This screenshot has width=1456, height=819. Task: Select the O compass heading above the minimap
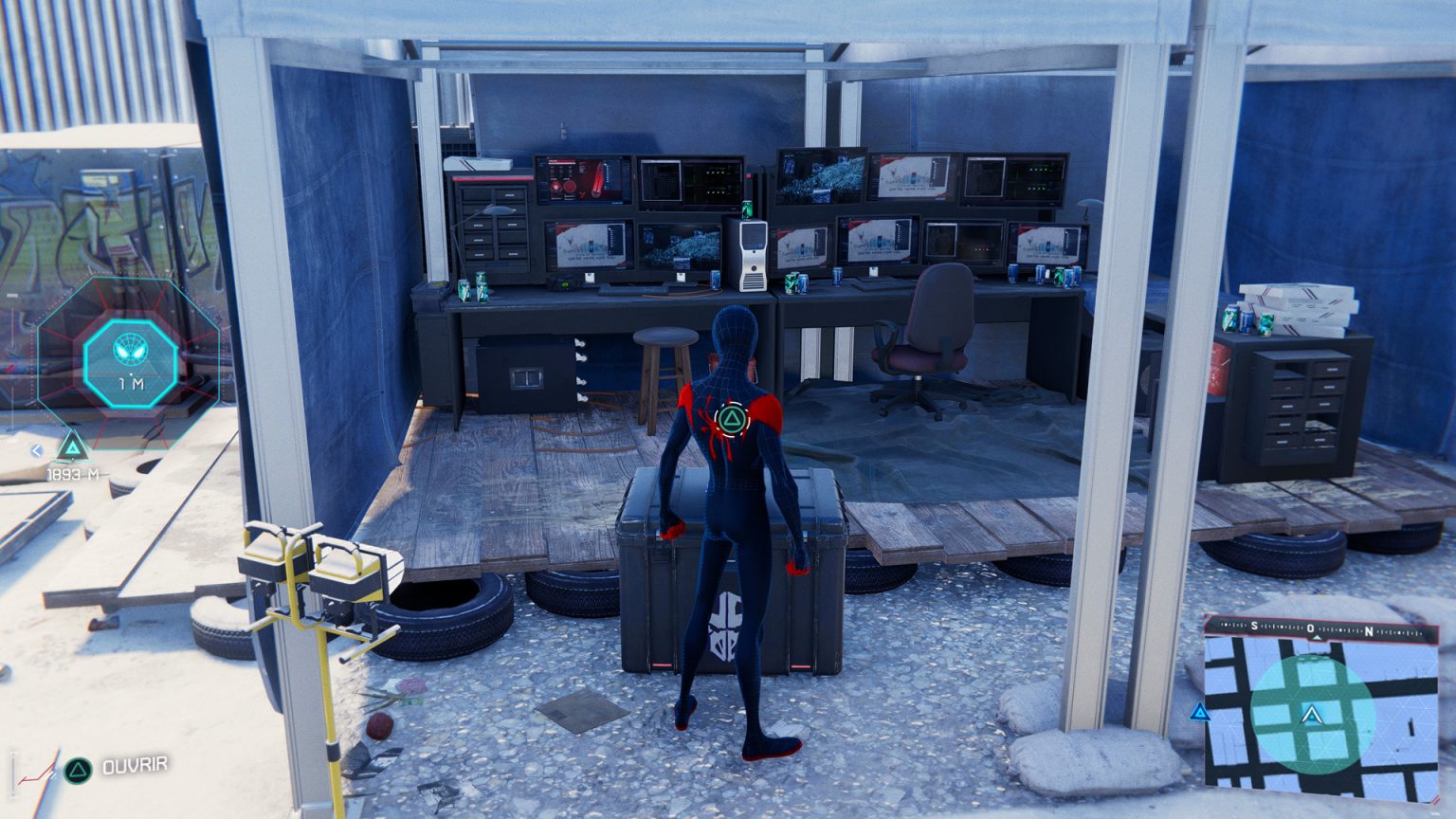click(1313, 626)
